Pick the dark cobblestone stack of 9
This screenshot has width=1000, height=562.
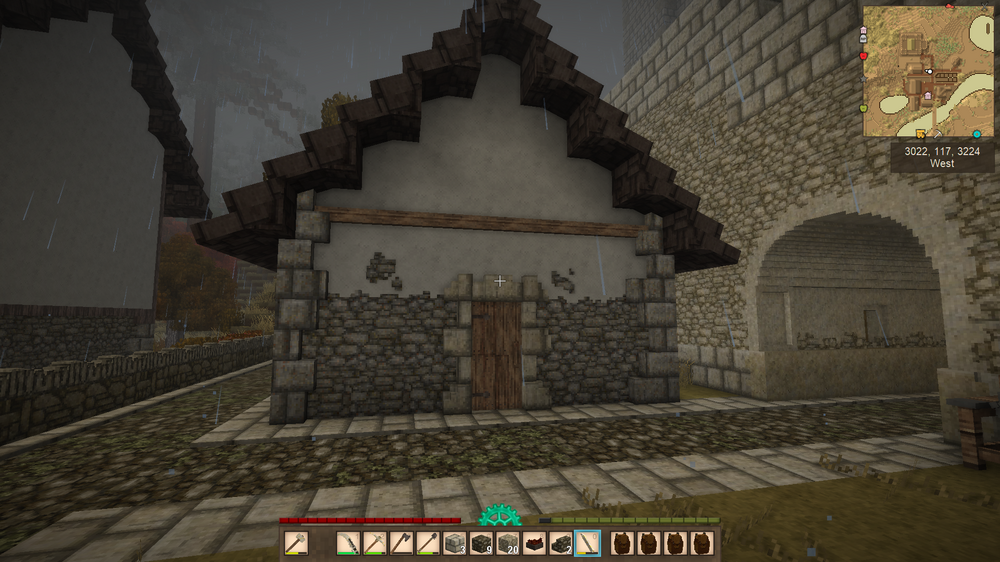481,543
